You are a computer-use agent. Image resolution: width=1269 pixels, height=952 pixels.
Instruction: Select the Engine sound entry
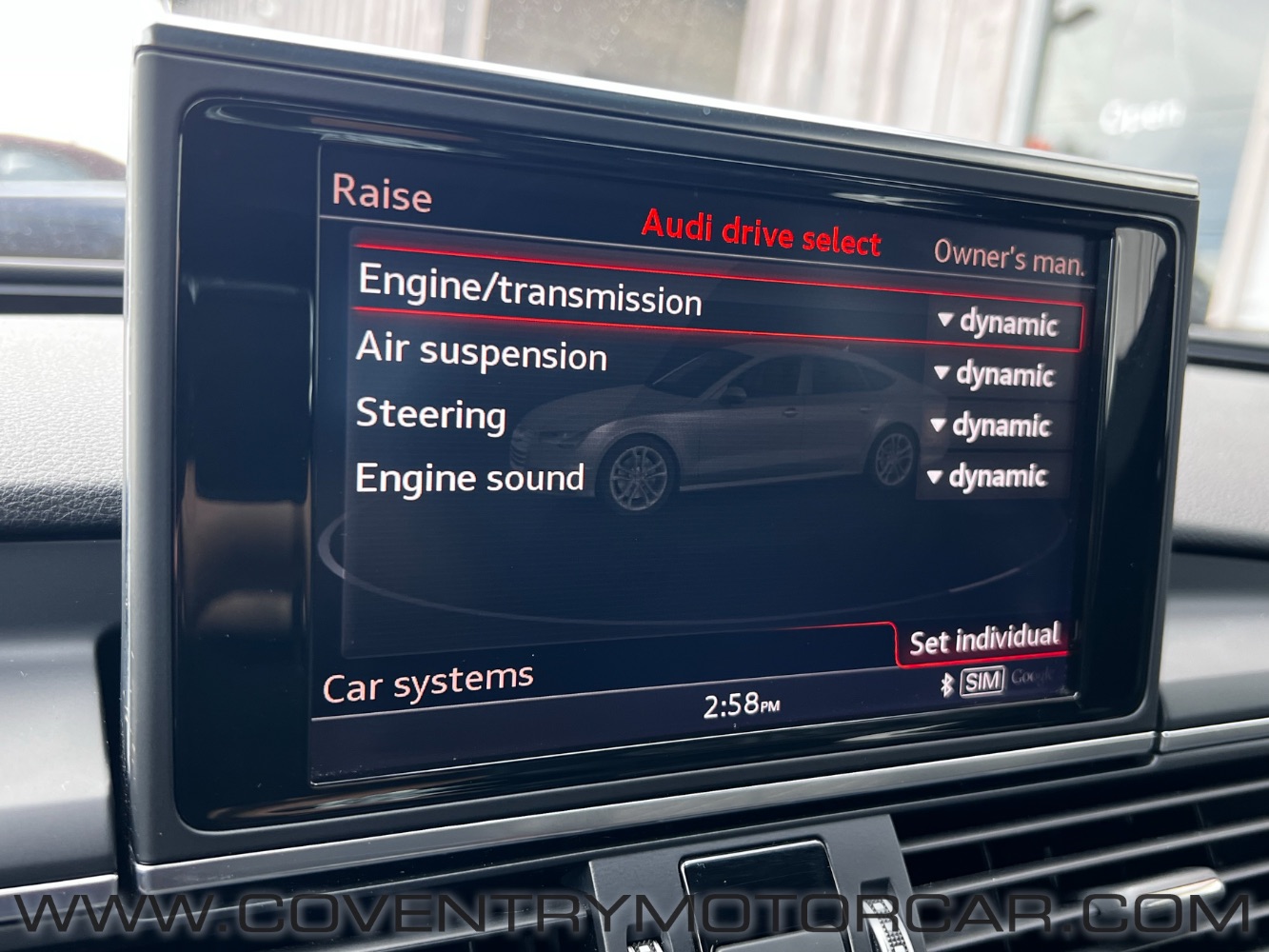pos(469,478)
